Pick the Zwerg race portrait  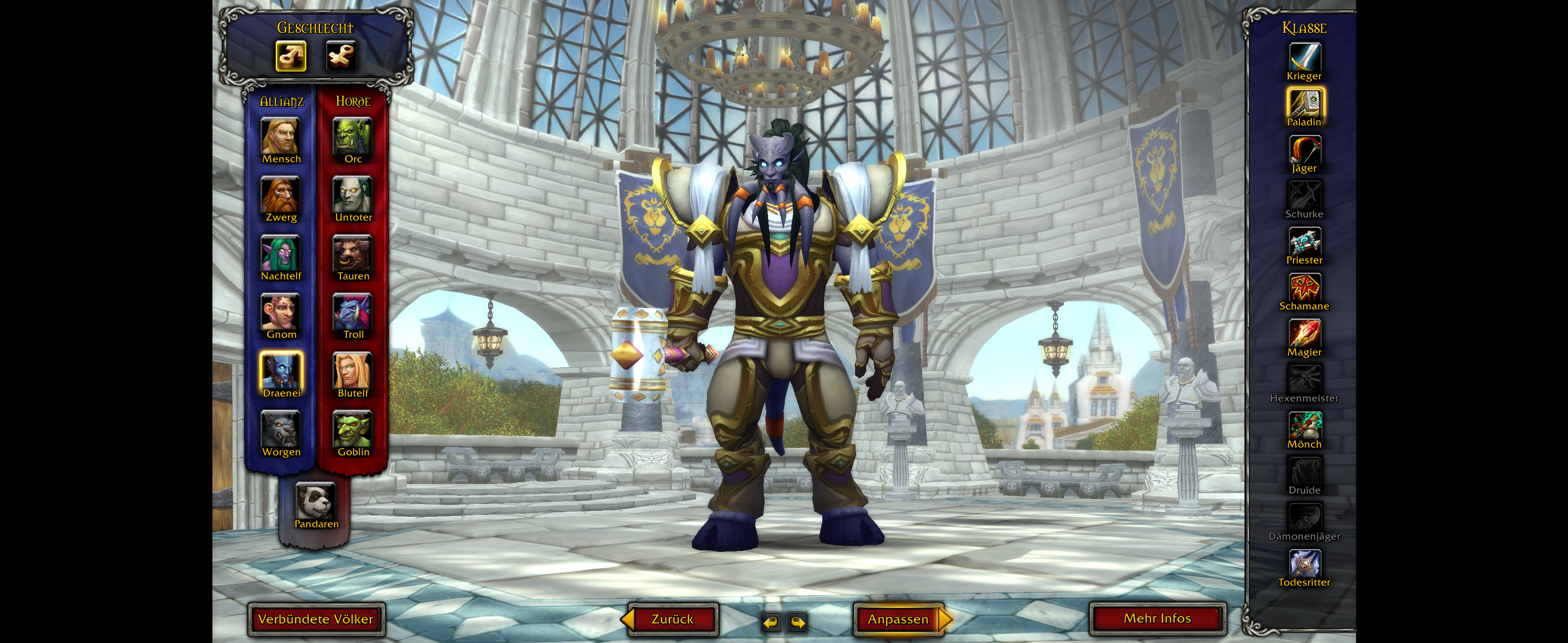click(281, 195)
